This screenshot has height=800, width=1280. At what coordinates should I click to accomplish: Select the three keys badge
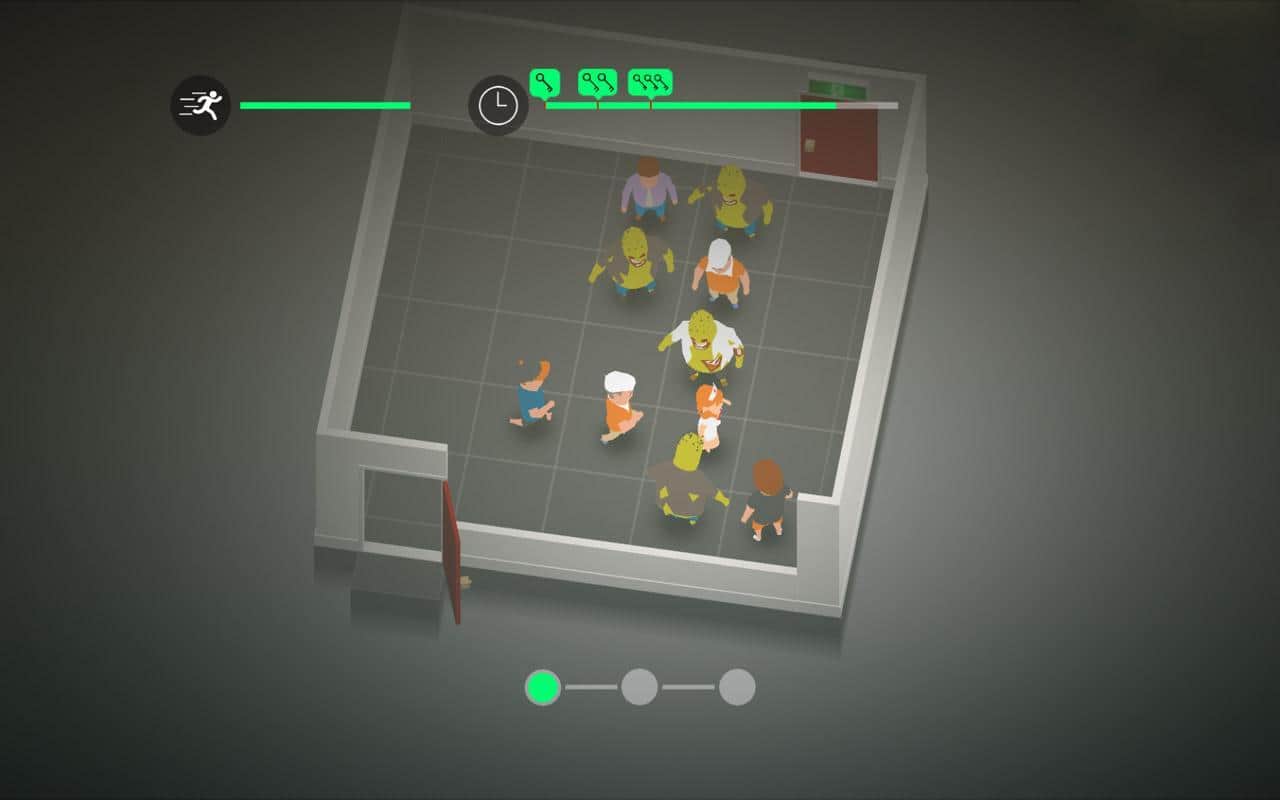click(650, 82)
